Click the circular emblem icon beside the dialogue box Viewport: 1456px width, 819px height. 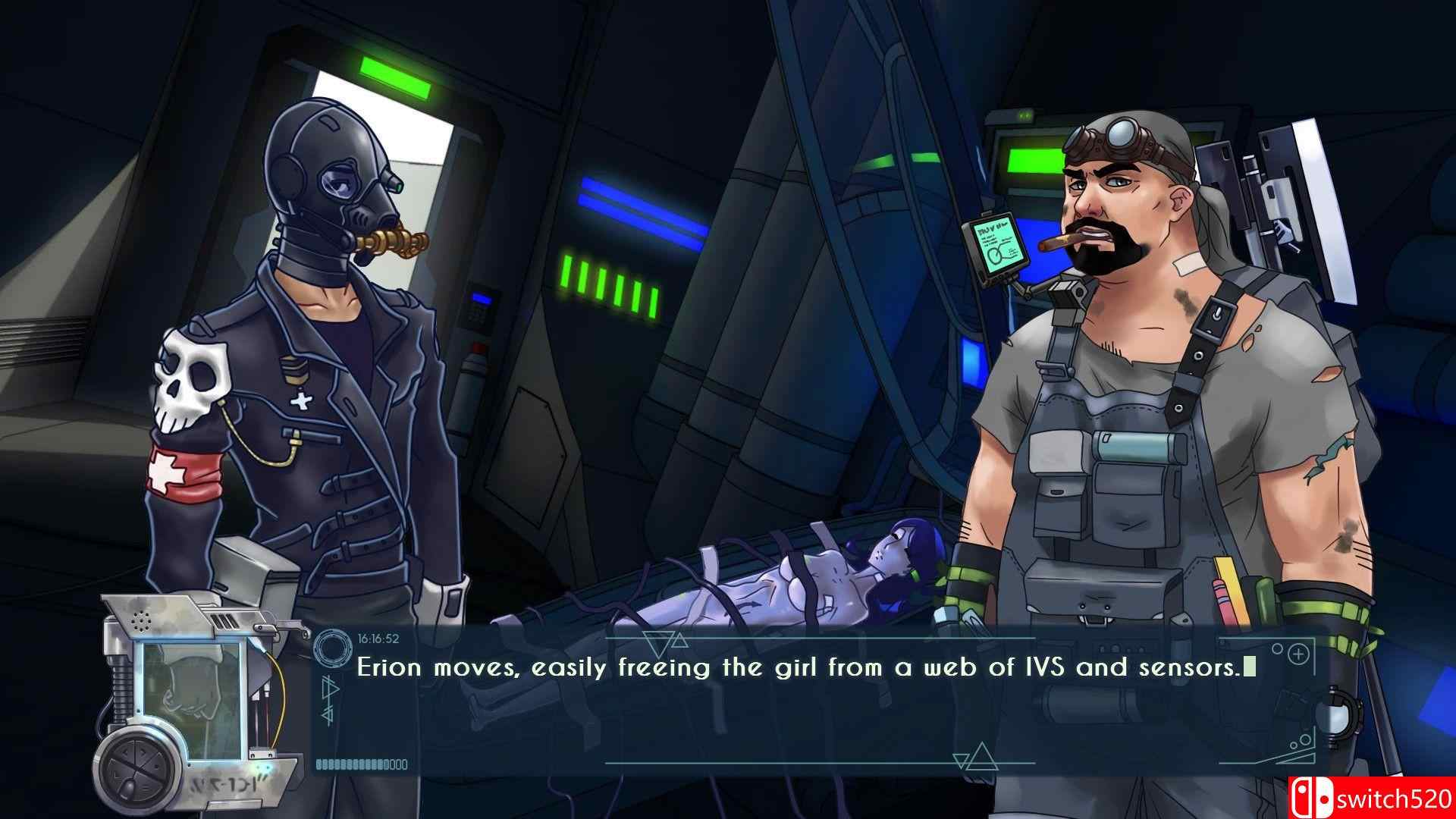[333, 648]
